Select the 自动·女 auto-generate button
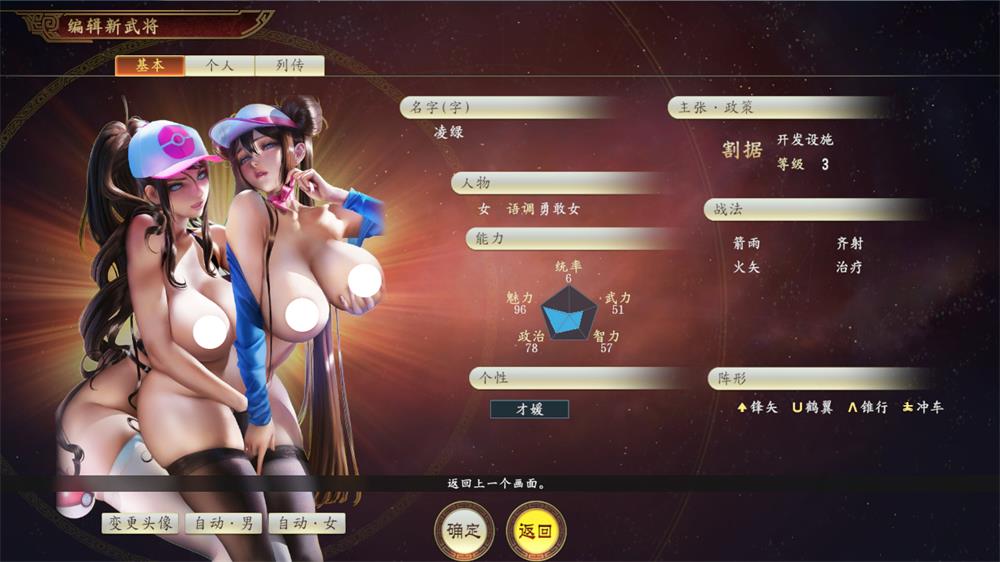The width and height of the screenshot is (1000, 562). pos(307,523)
